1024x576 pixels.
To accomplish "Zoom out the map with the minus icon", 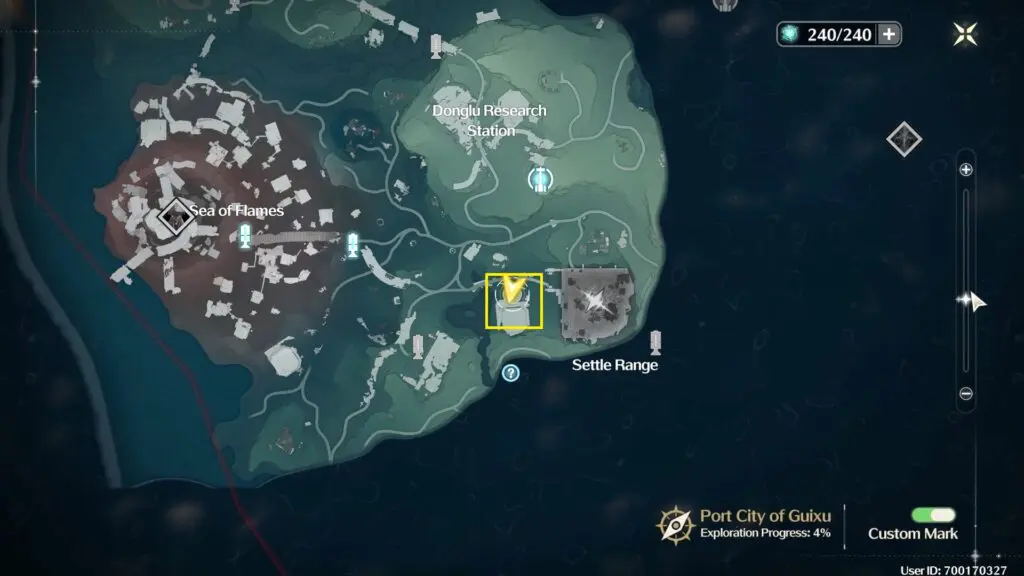I will pyautogui.click(x=966, y=394).
